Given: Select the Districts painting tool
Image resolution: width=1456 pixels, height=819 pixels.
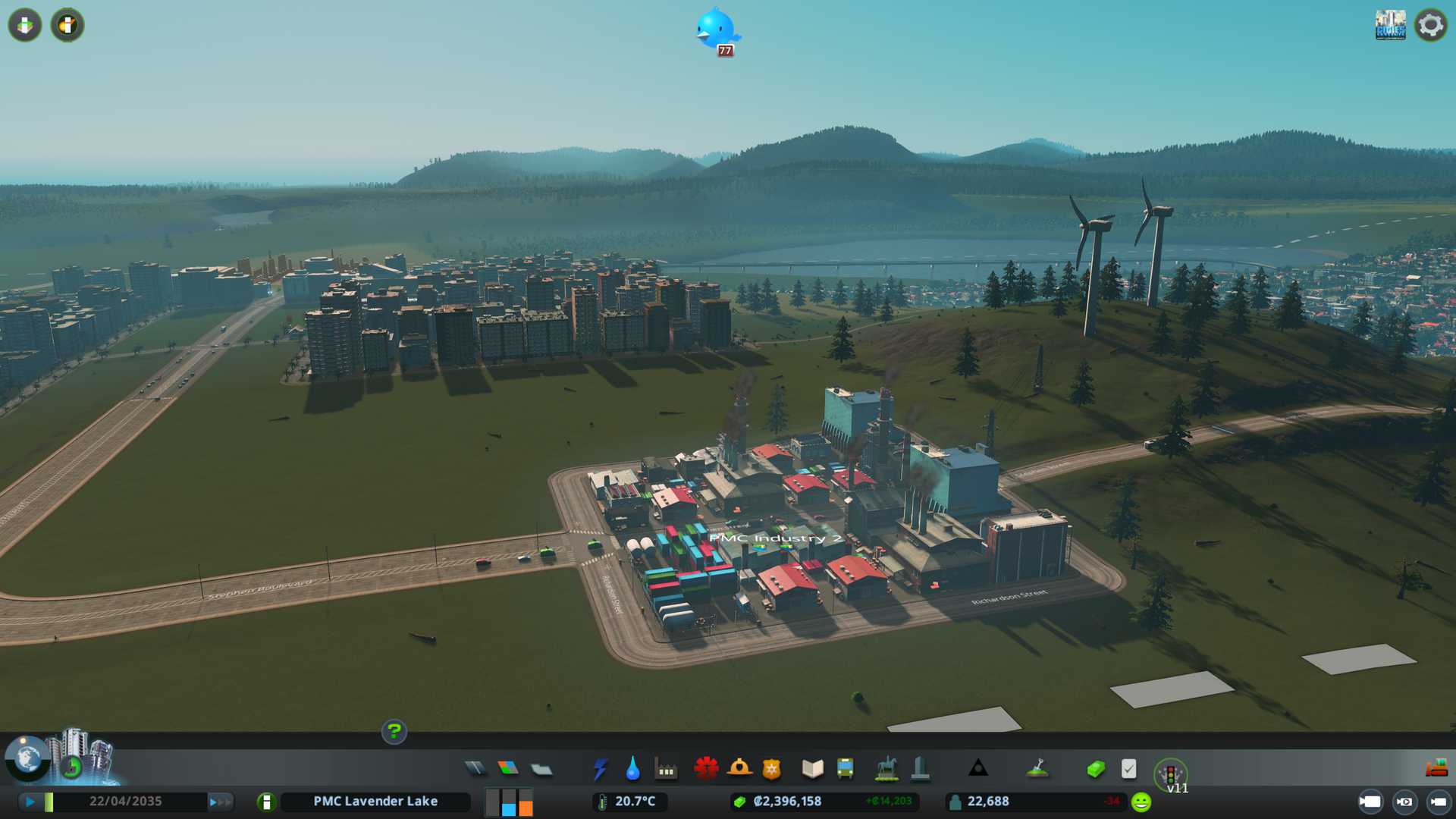Looking at the screenshot, I should (x=541, y=770).
